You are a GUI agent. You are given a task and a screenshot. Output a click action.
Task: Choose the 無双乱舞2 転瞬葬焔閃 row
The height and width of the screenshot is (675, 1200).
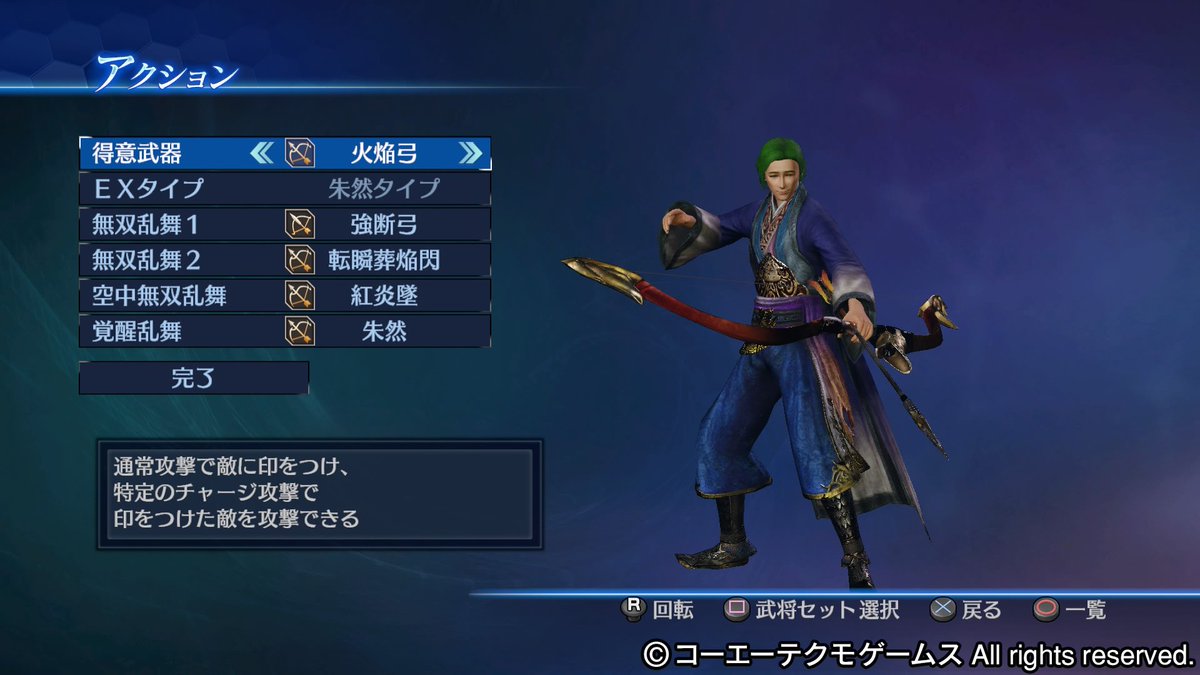pyautogui.click(x=284, y=260)
